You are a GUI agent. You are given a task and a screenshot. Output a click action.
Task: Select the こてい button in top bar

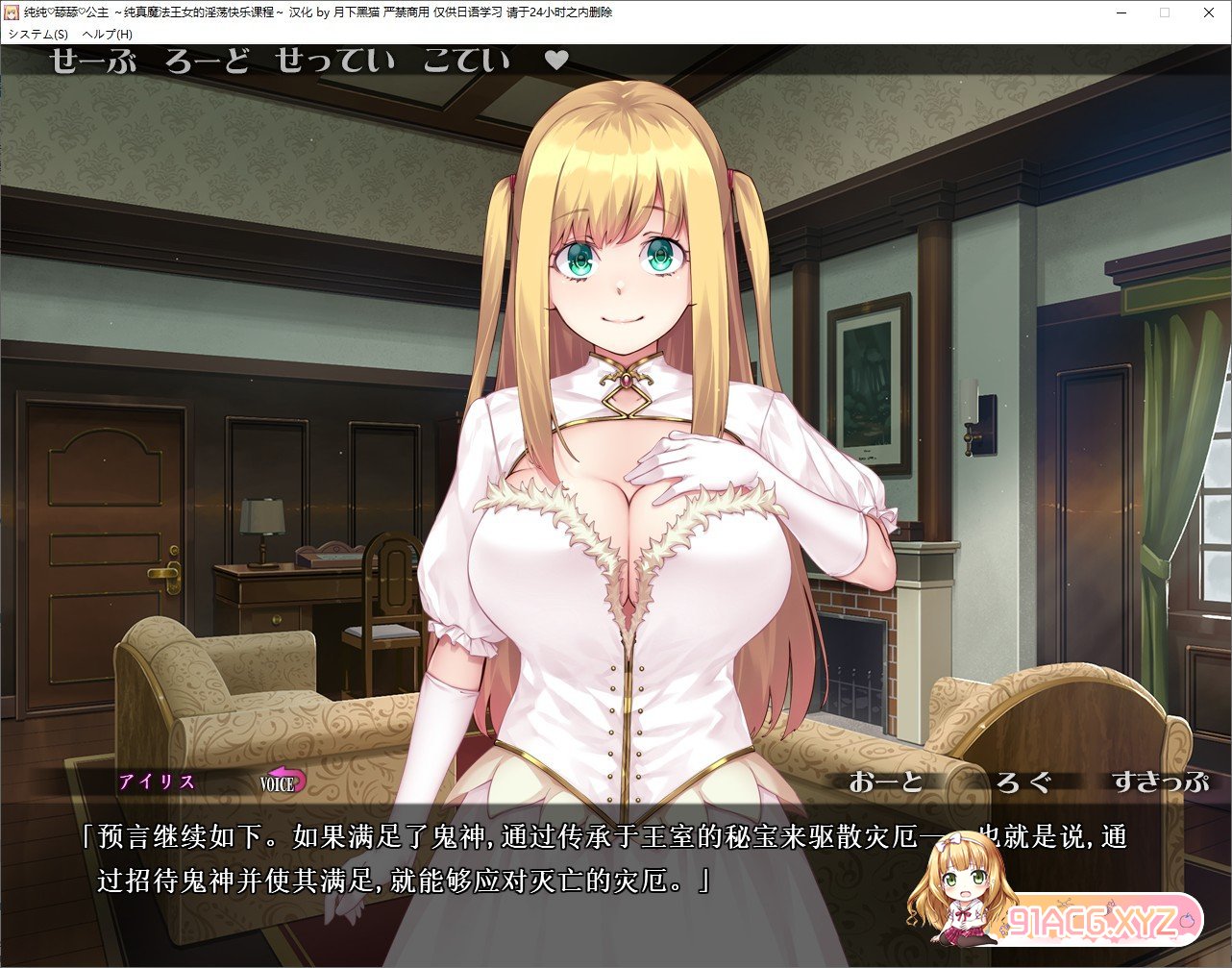pyautogui.click(x=466, y=62)
